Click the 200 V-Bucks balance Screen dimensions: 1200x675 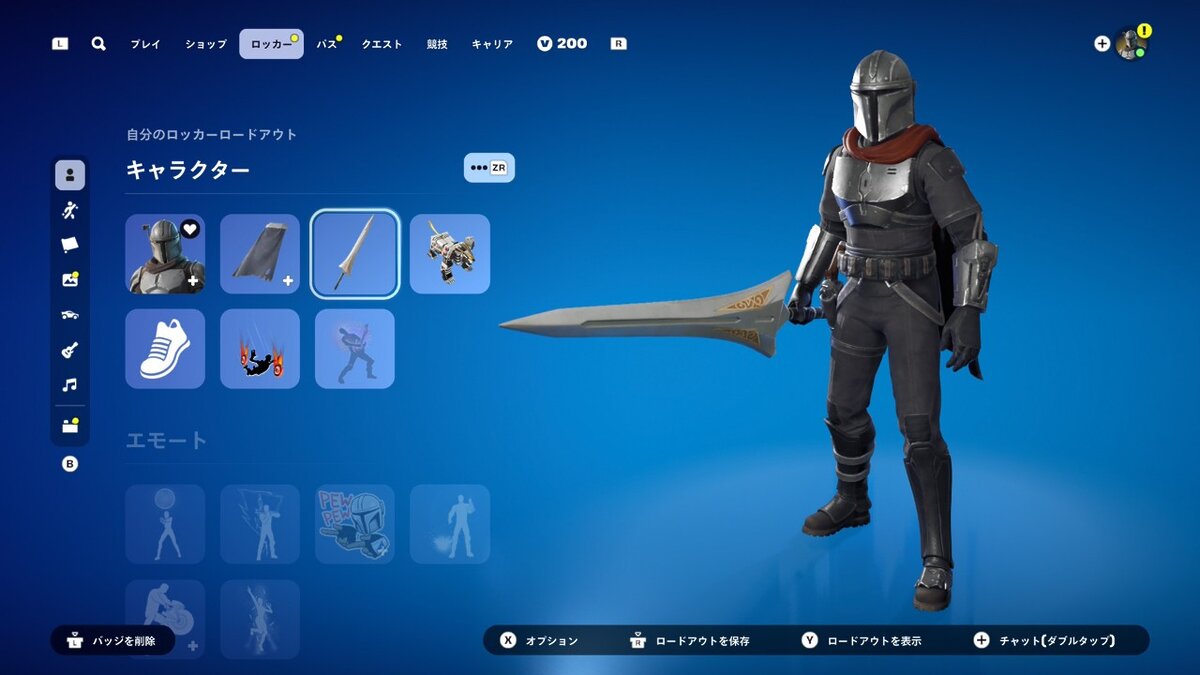(x=562, y=44)
